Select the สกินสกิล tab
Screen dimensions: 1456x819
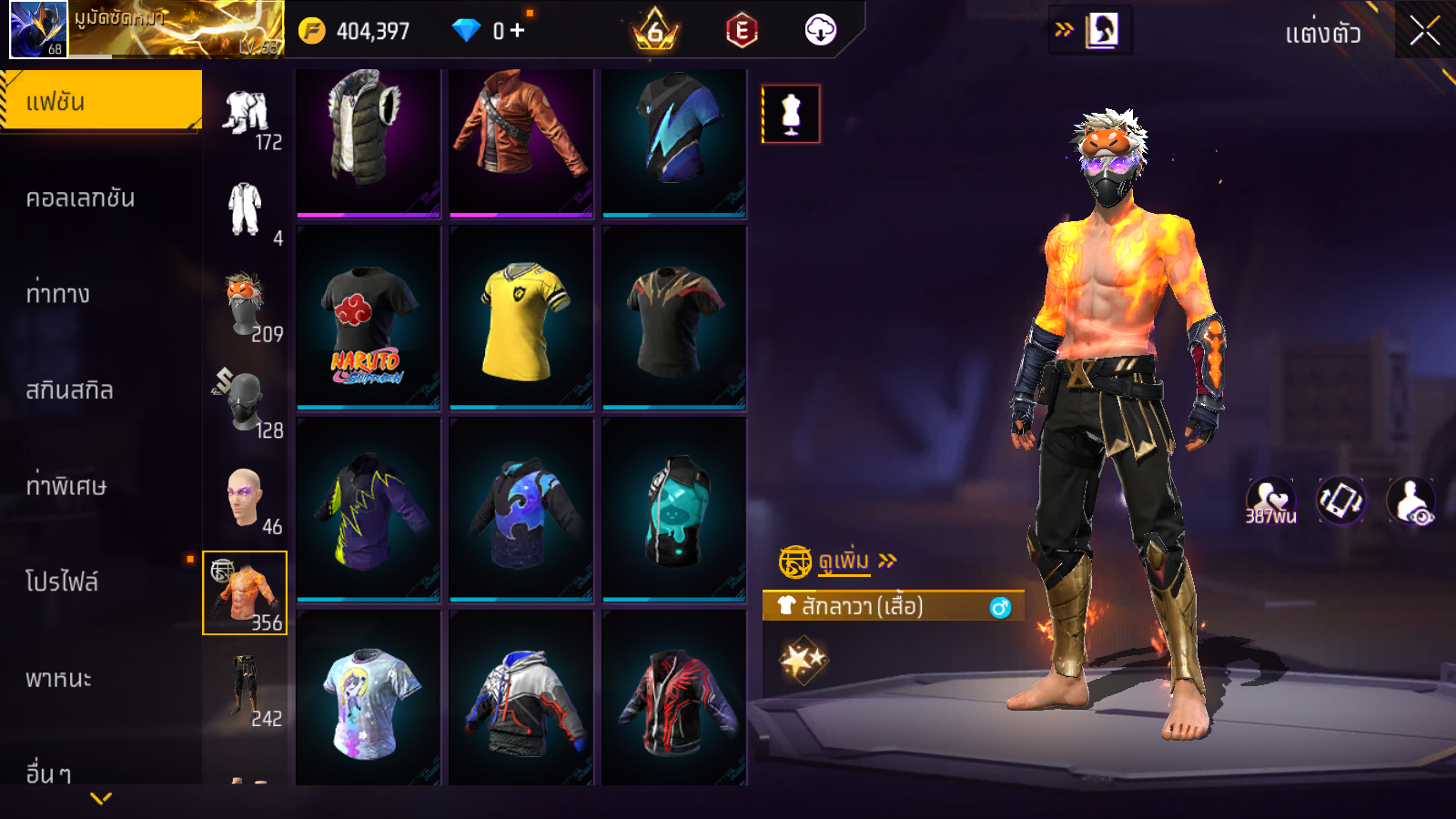coord(69,390)
